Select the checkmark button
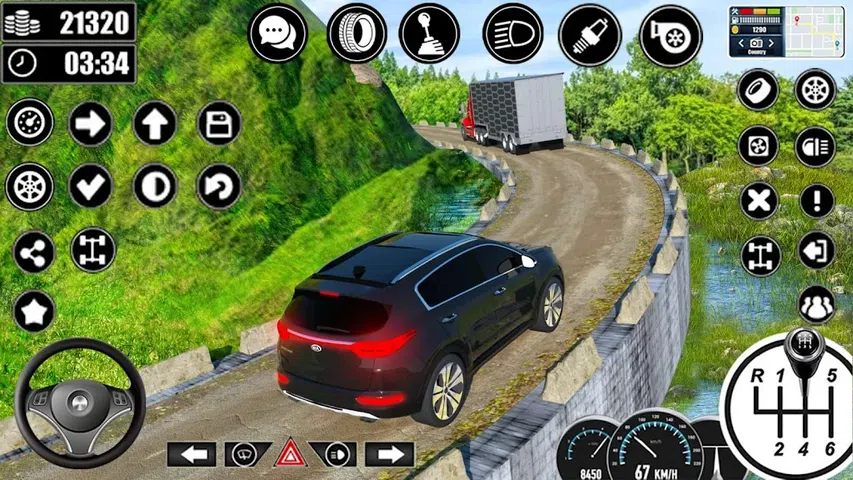This screenshot has height=480, width=853. point(91,186)
